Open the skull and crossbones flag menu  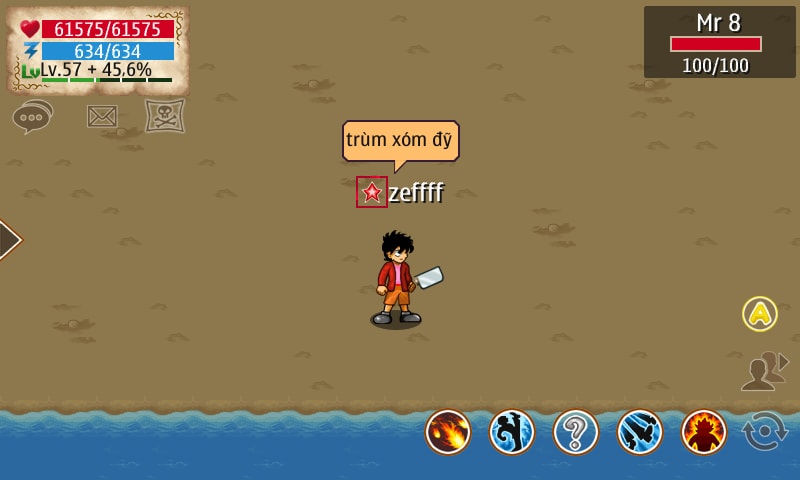[165, 116]
